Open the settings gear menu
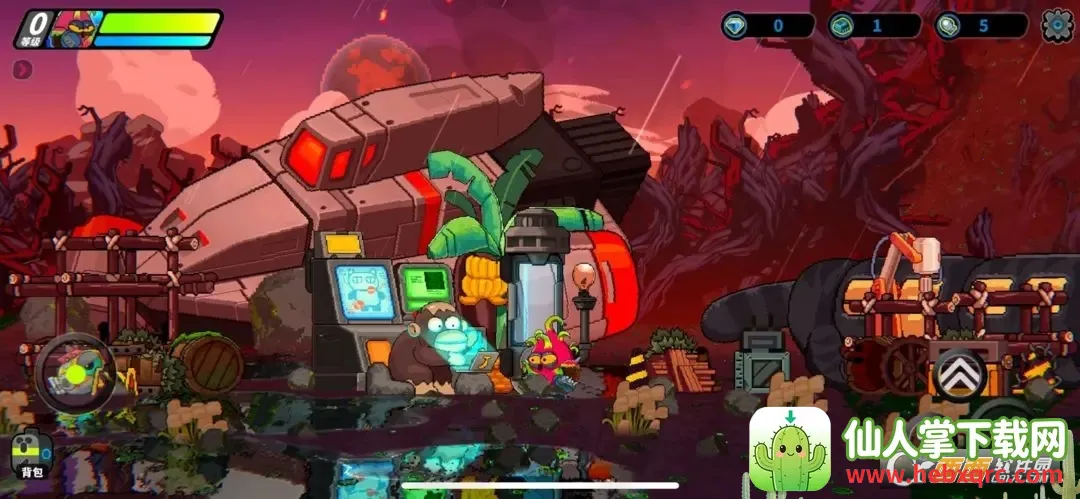The height and width of the screenshot is (499, 1080). [1057, 25]
